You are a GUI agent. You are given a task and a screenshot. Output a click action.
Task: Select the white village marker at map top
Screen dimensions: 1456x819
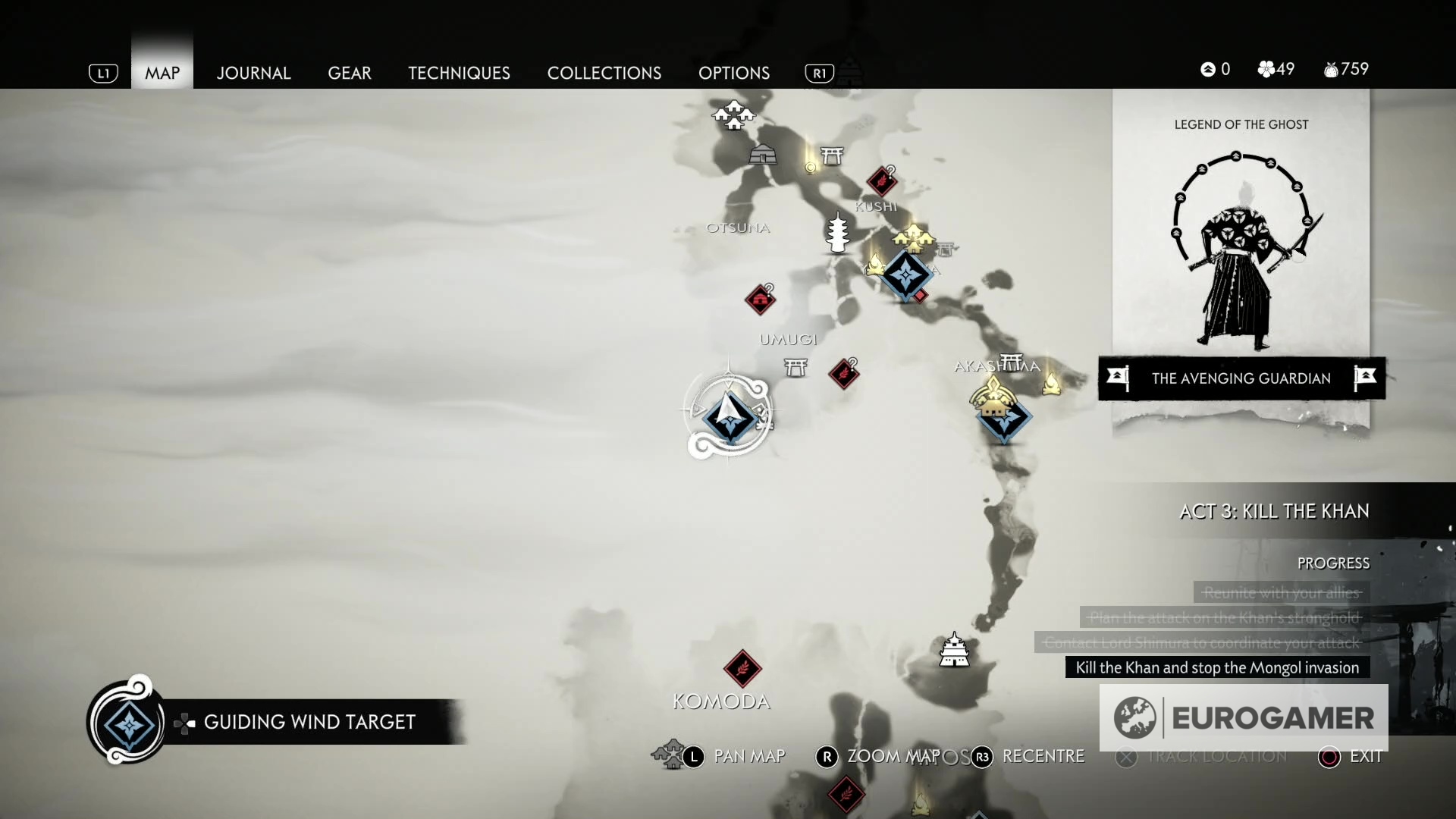point(733,115)
